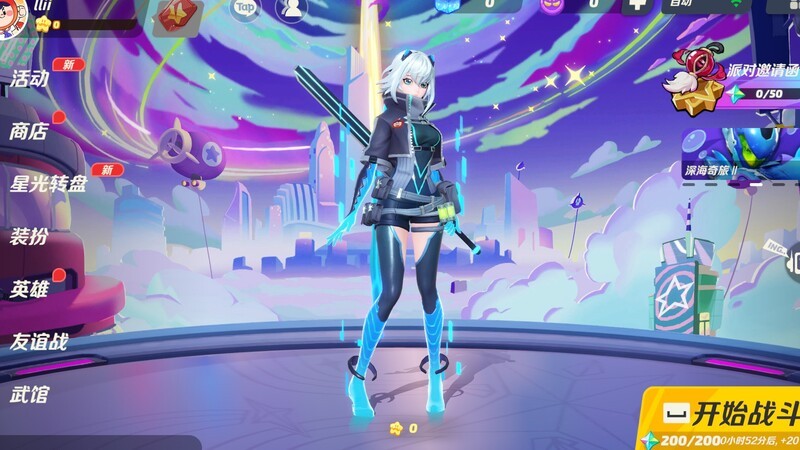The image size is (800, 450).
Task: Open the 友谊战 (Friendly Battle) menu
Action: tap(39, 342)
